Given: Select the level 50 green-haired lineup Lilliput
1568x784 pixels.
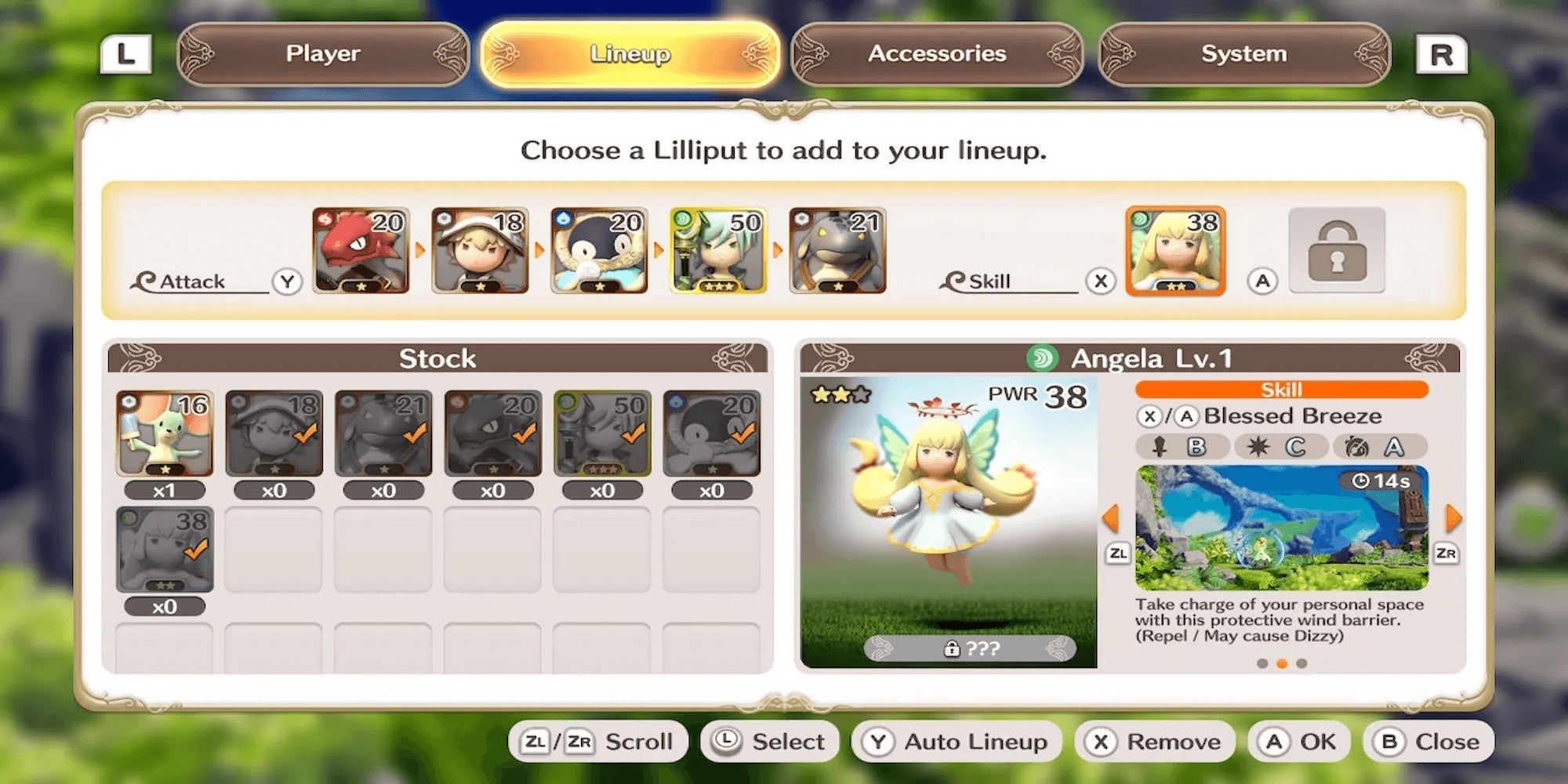Looking at the screenshot, I should coord(718,251).
